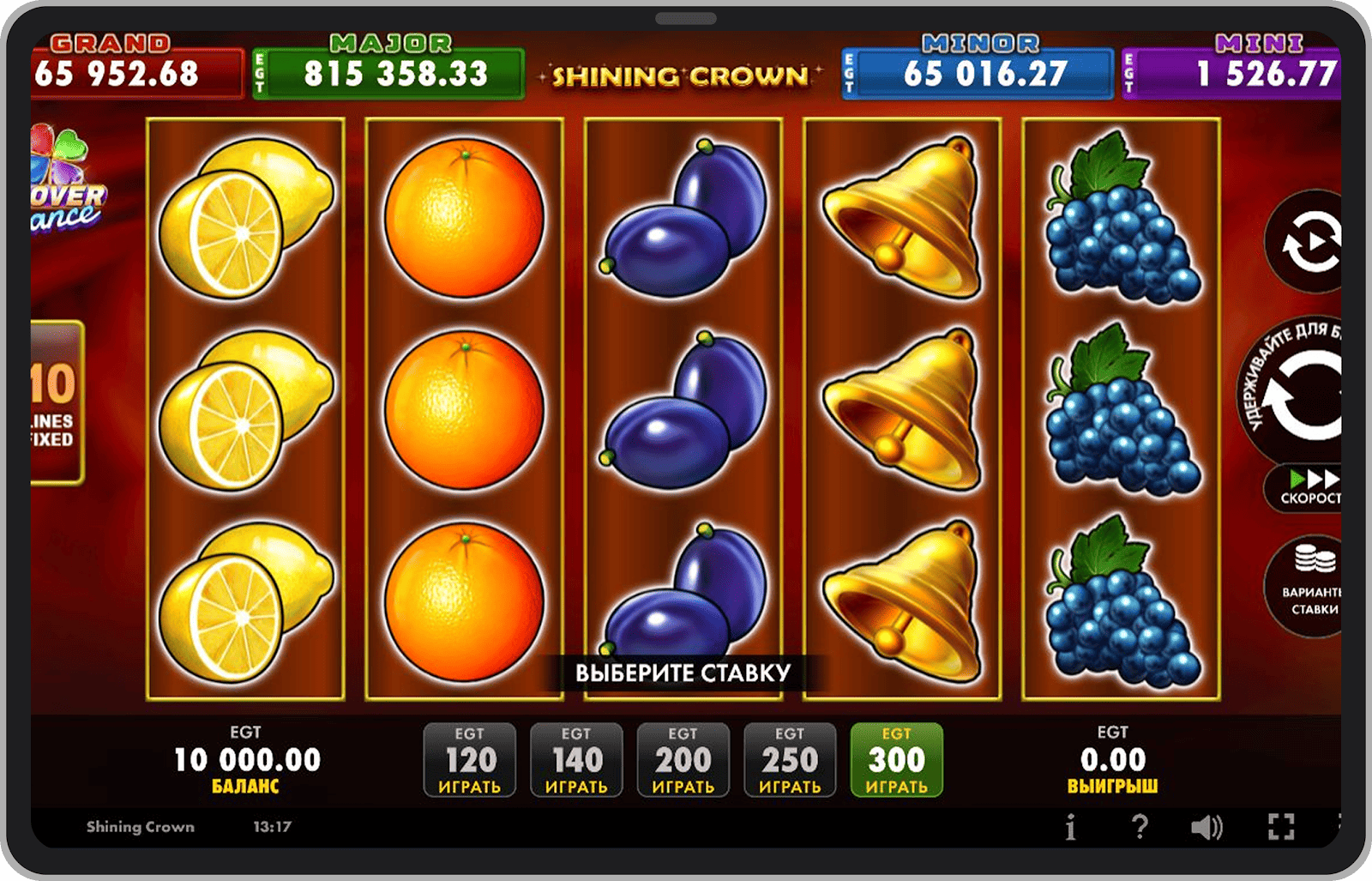Open the MINOR jackpot panel
1372x881 pixels.
(x=977, y=69)
